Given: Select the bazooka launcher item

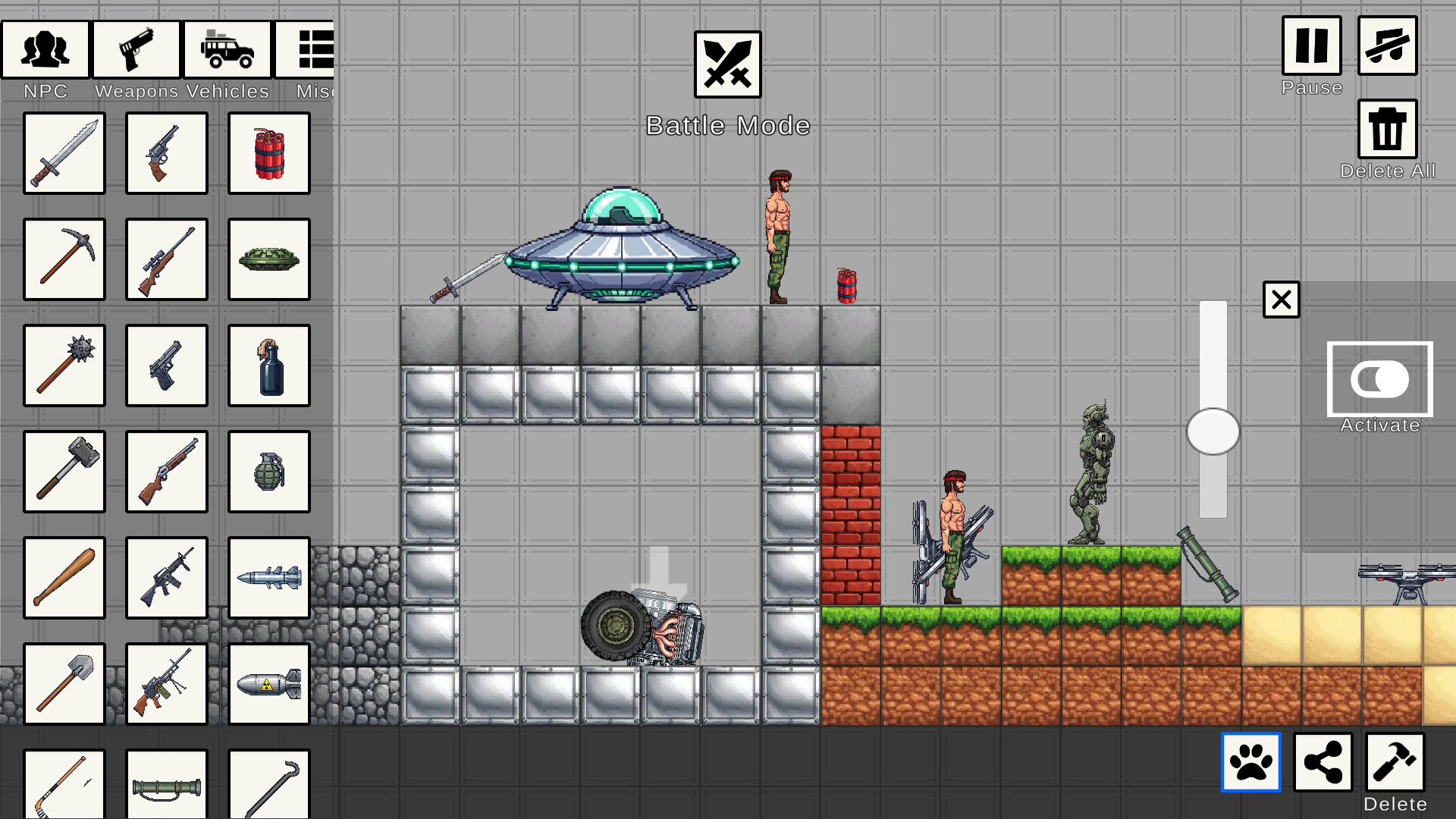Looking at the screenshot, I should click(x=166, y=785).
